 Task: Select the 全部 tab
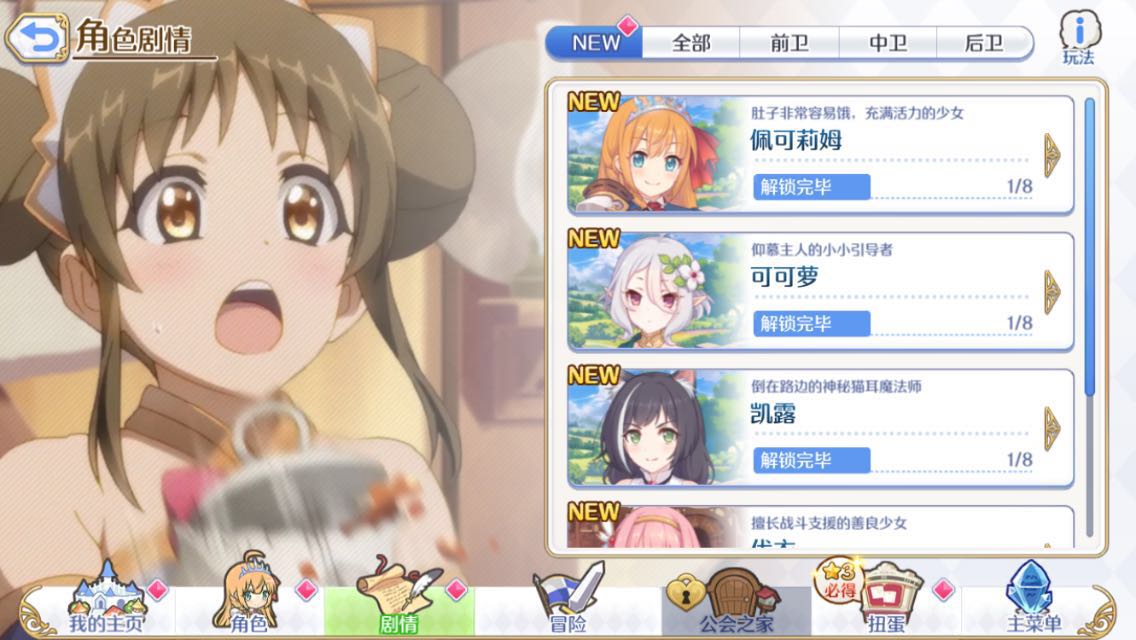(x=691, y=43)
